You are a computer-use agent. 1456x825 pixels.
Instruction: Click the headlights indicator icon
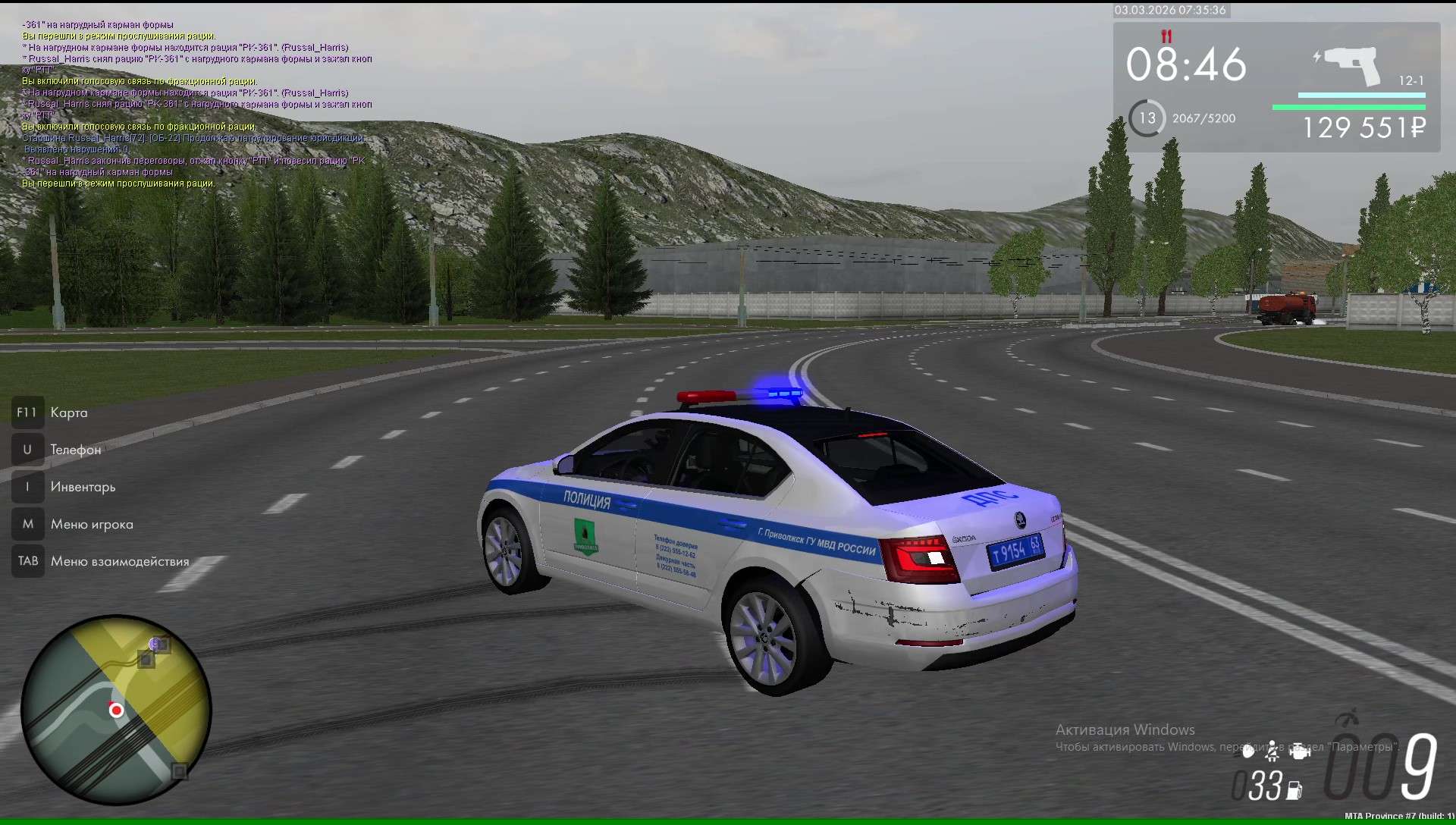pyautogui.click(x=1248, y=751)
